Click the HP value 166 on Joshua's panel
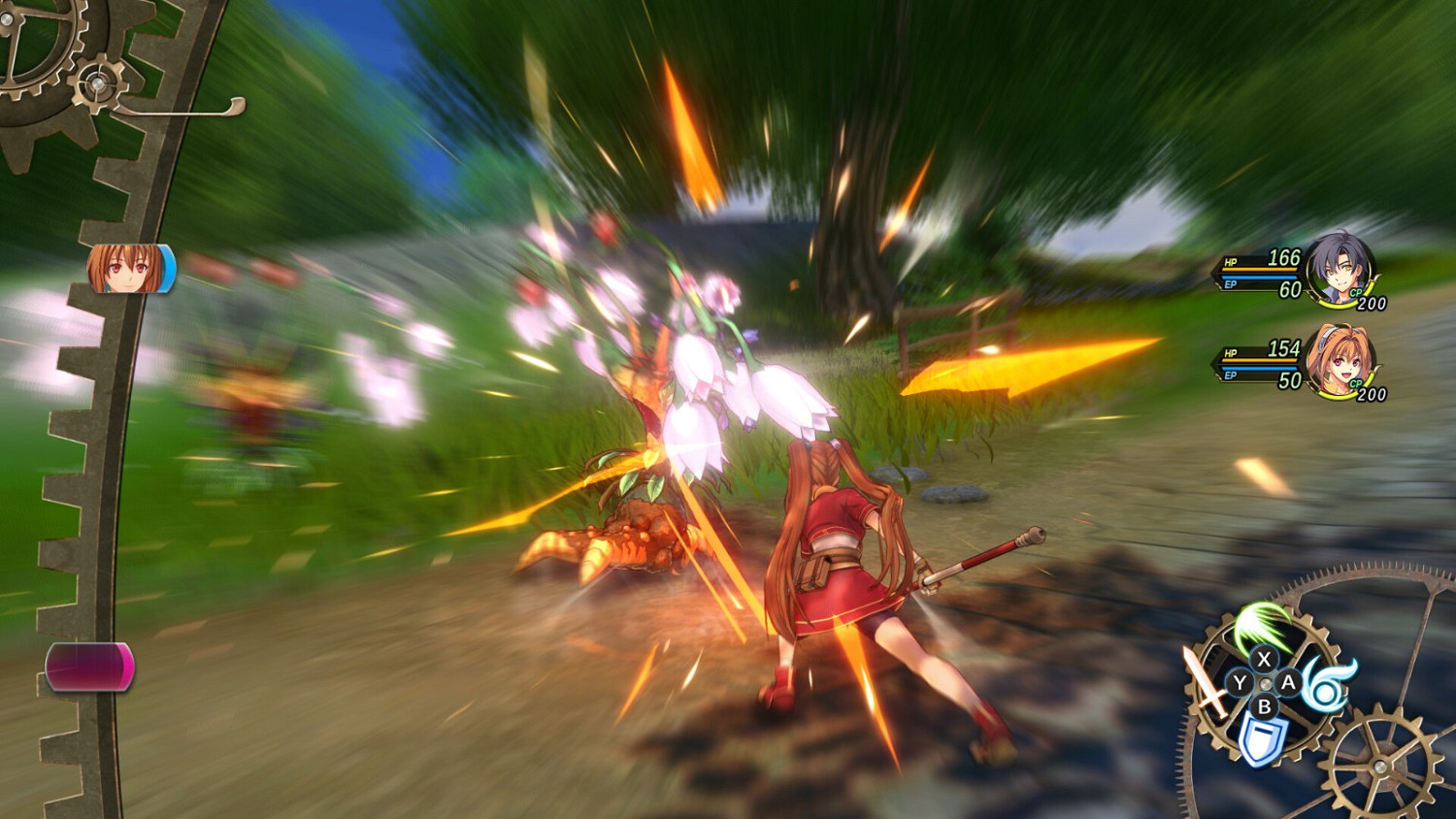1456x819 pixels. (1286, 259)
